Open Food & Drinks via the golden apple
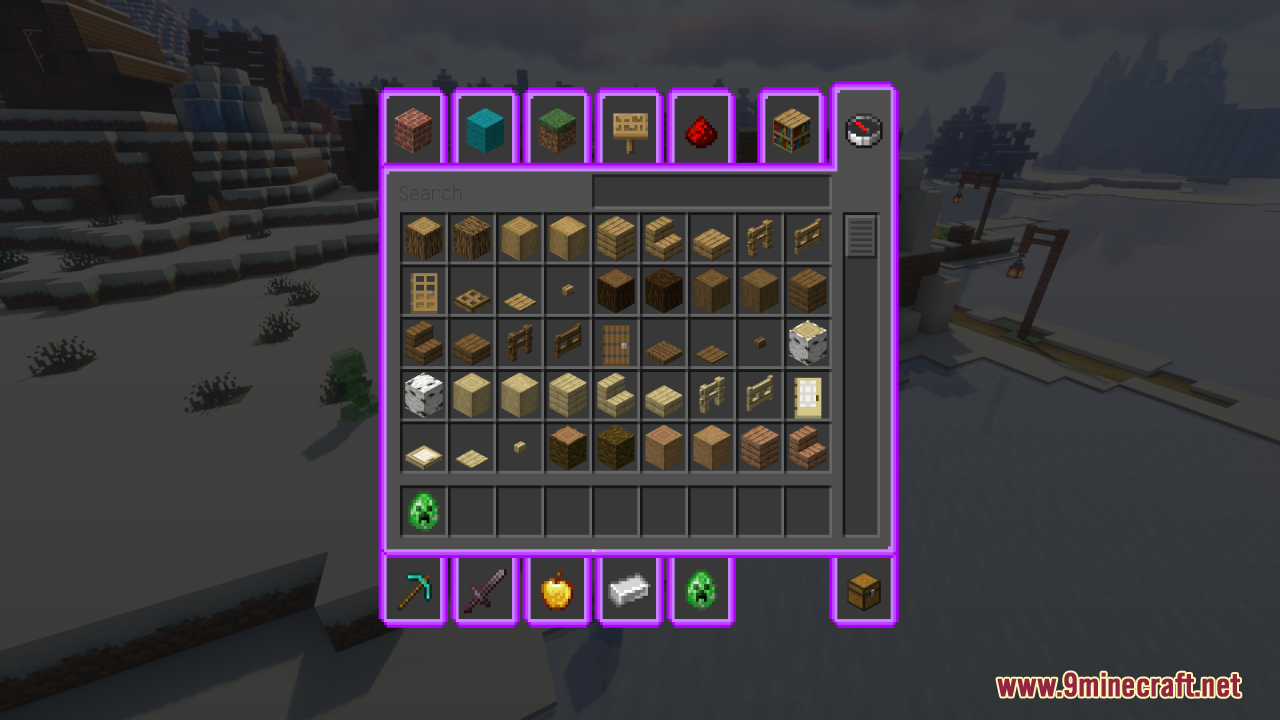Image resolution: width=1280 pixels, height=720 pixels. 557,590
